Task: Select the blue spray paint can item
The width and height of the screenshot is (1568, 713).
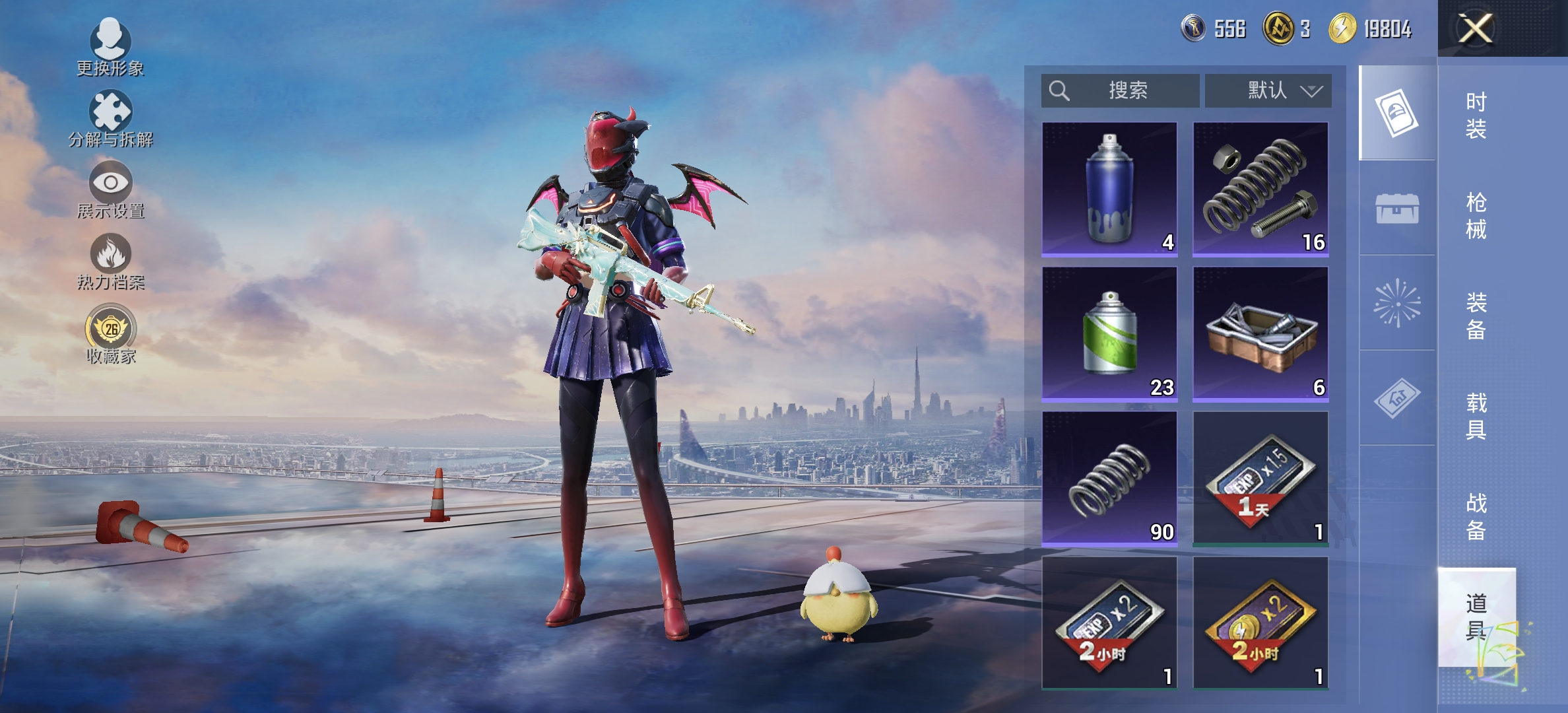Action: pos(1109,188)
